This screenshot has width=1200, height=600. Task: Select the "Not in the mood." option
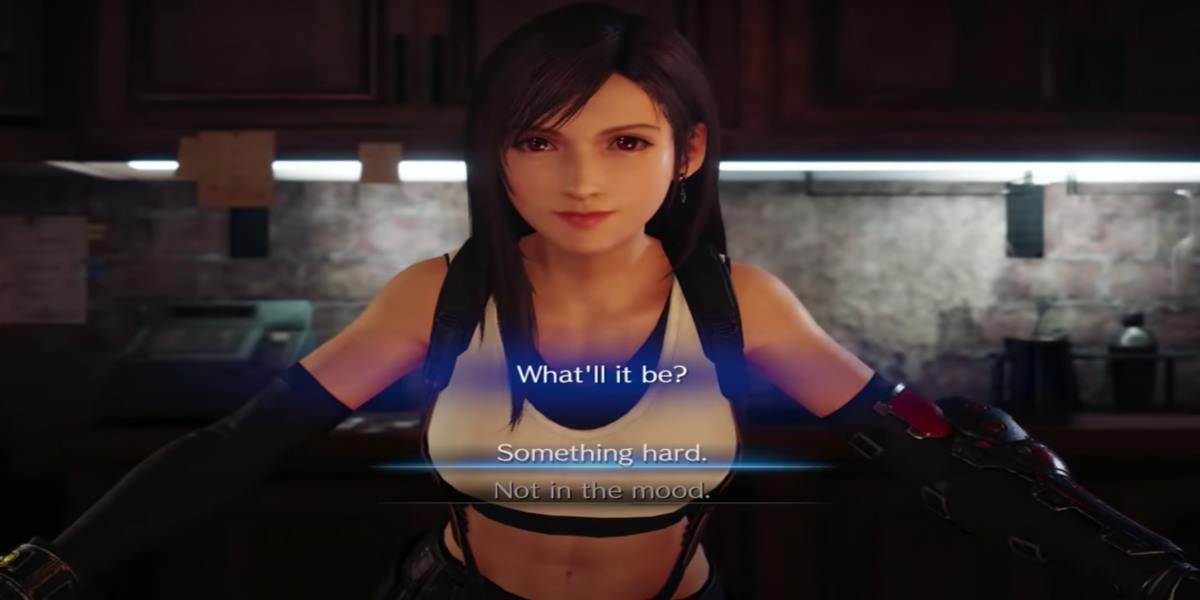[x=602, y=490]
